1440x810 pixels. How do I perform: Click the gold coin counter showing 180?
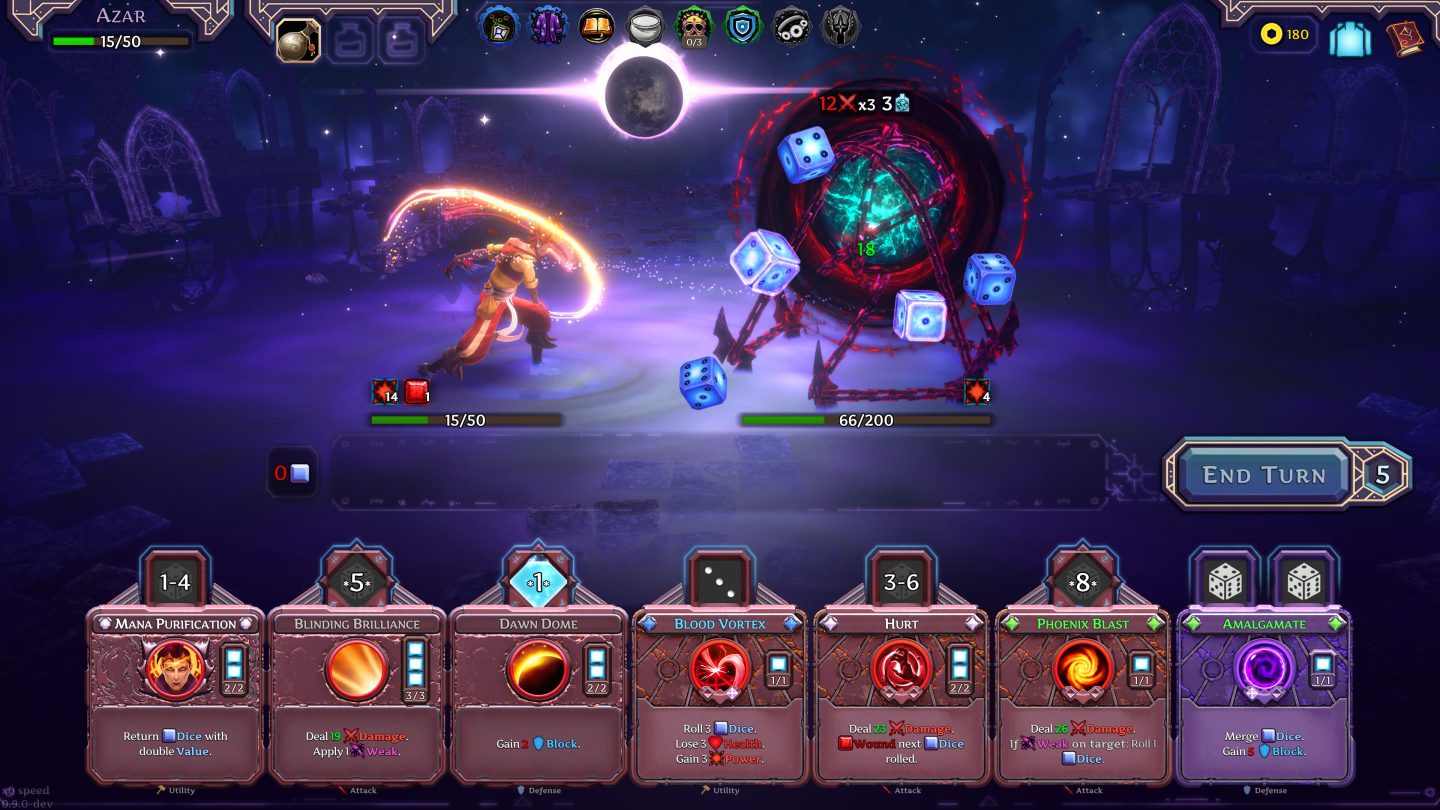1284,34
